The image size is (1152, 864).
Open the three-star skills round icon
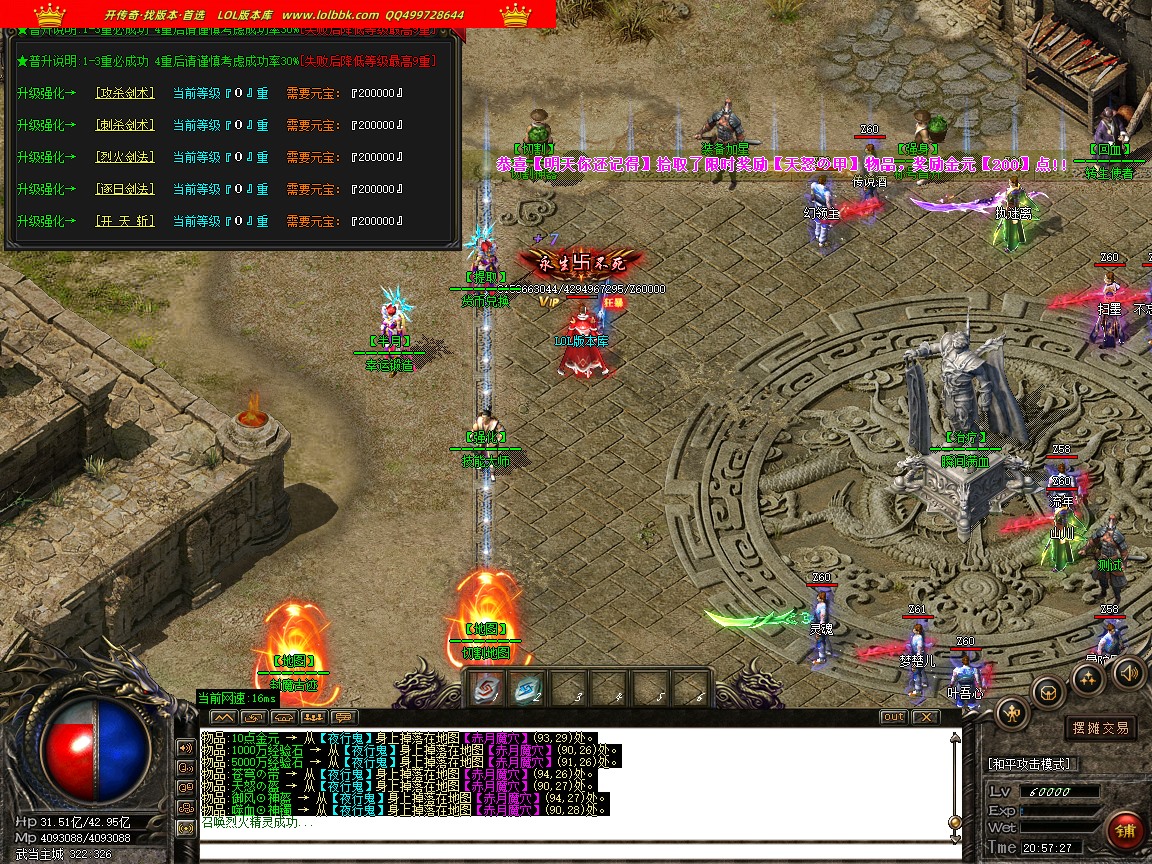1088,678
